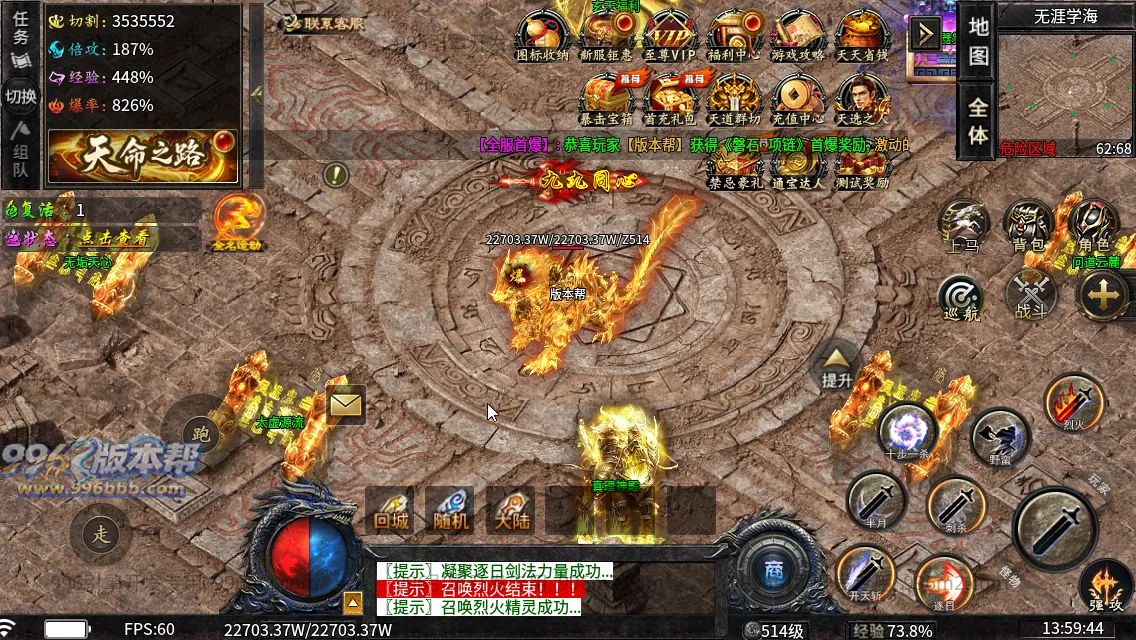Viewport: 1136px width, 640px height.
Task: Click the 天命之路 banner
Action: click(x=143, y=156)
